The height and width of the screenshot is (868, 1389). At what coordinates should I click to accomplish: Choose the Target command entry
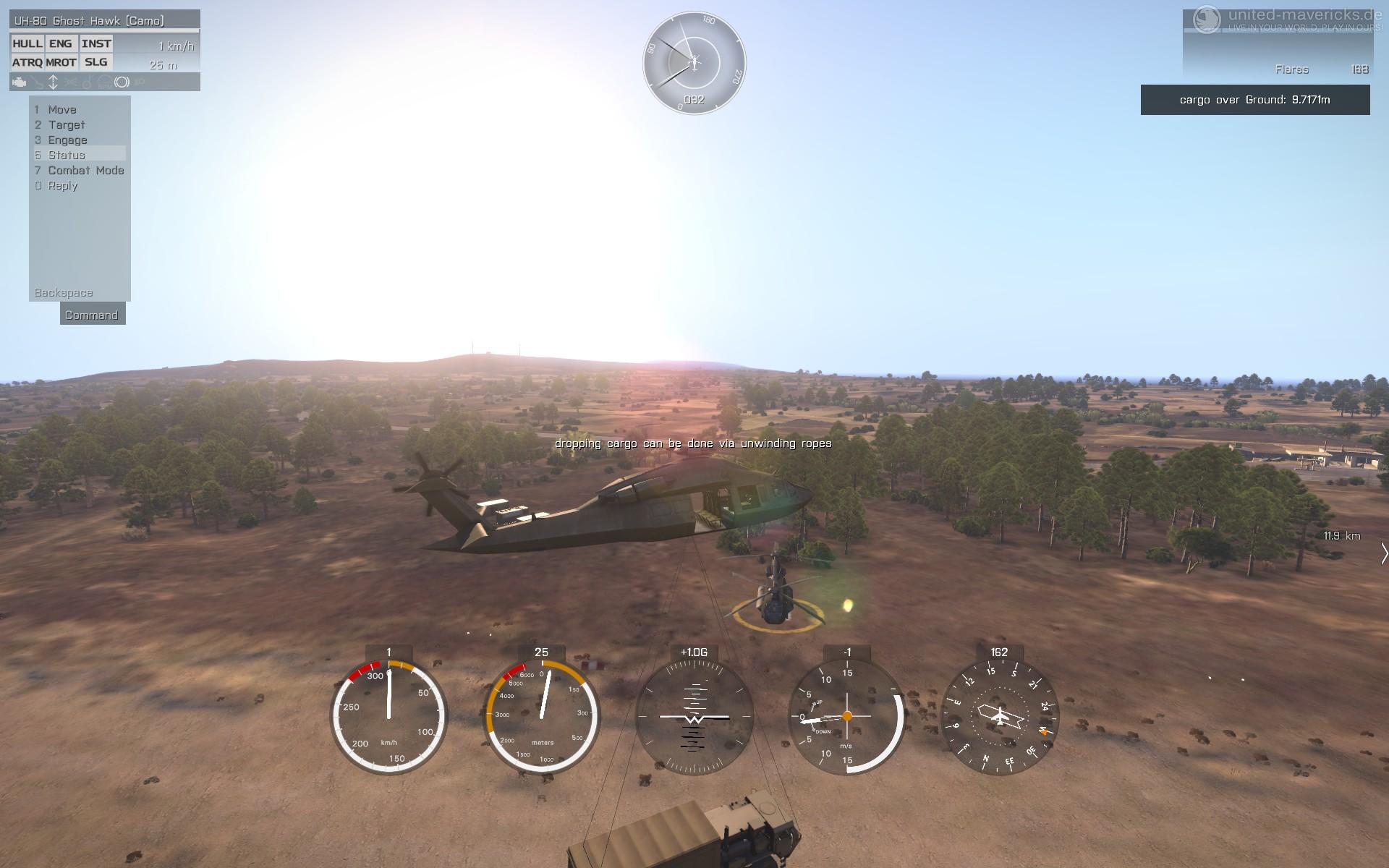66,125
